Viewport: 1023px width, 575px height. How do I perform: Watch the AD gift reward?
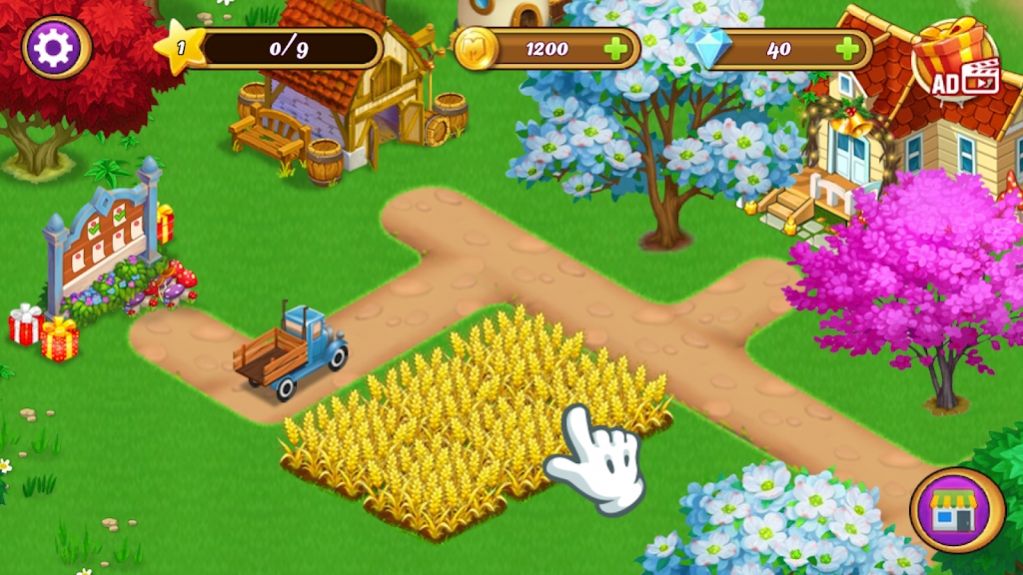pyautogui.click(x=956, y=62)
